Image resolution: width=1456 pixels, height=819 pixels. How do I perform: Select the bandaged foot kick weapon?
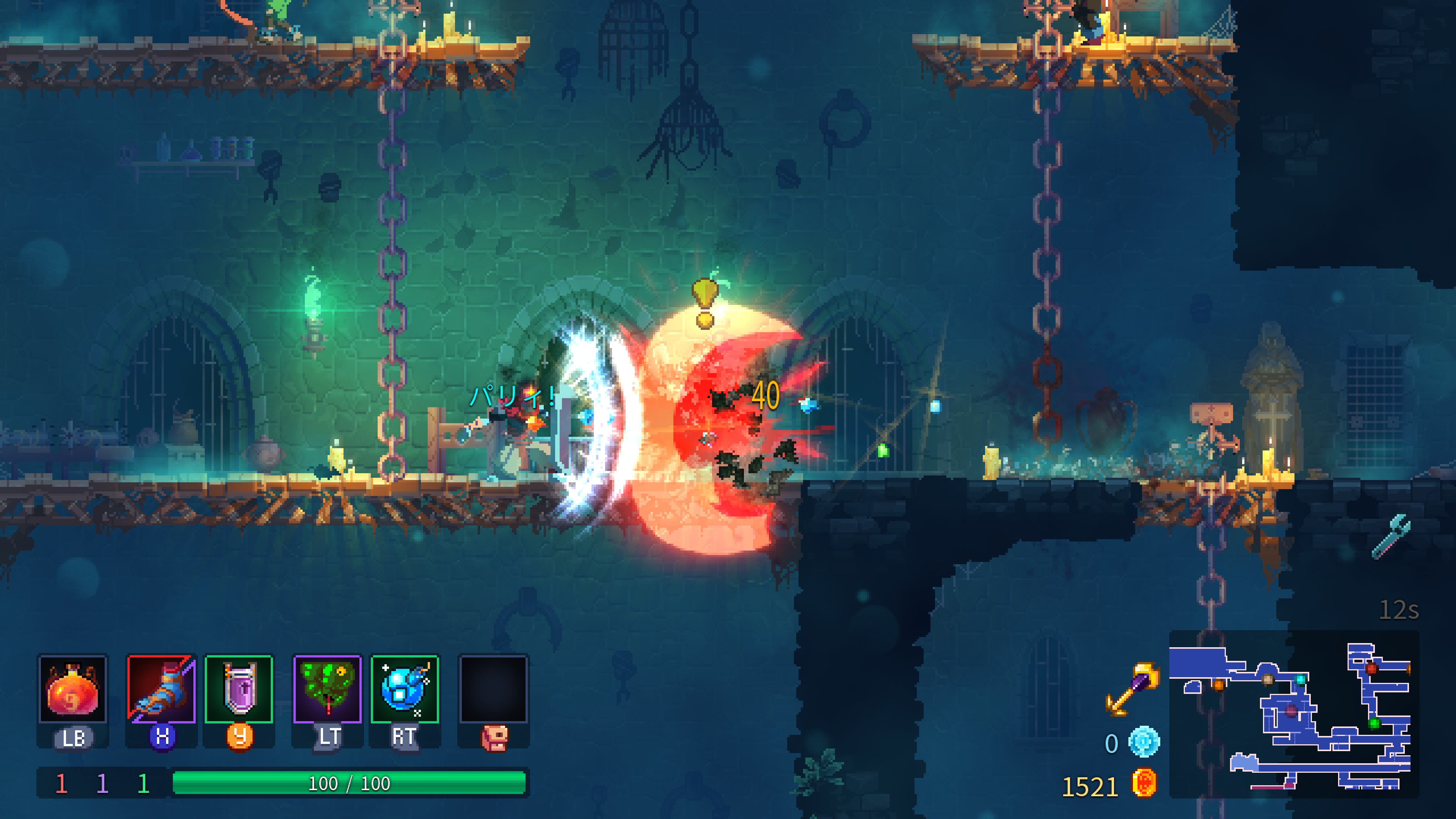[x=162, y=690]
